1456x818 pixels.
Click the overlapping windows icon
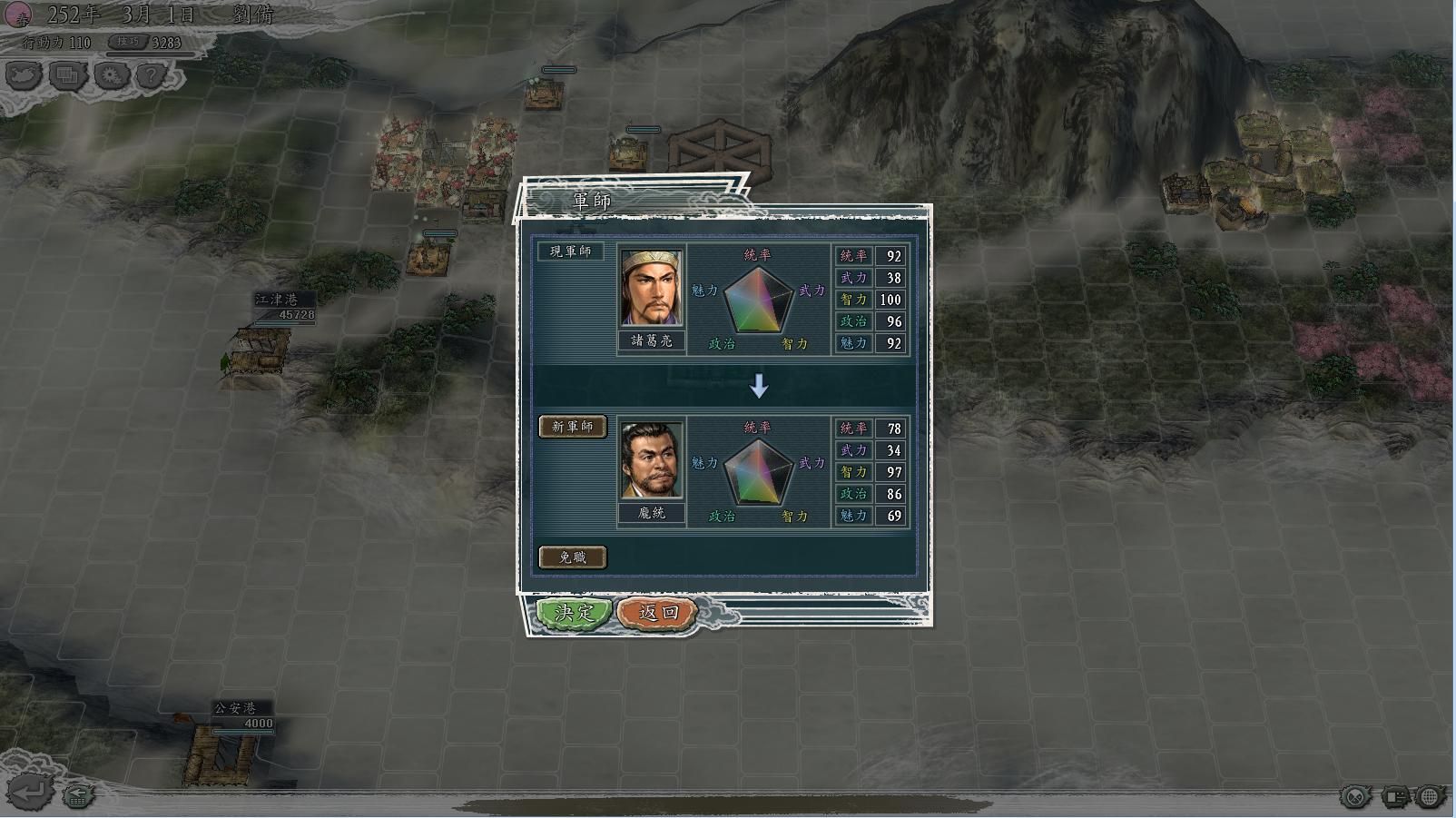point(68,75)
